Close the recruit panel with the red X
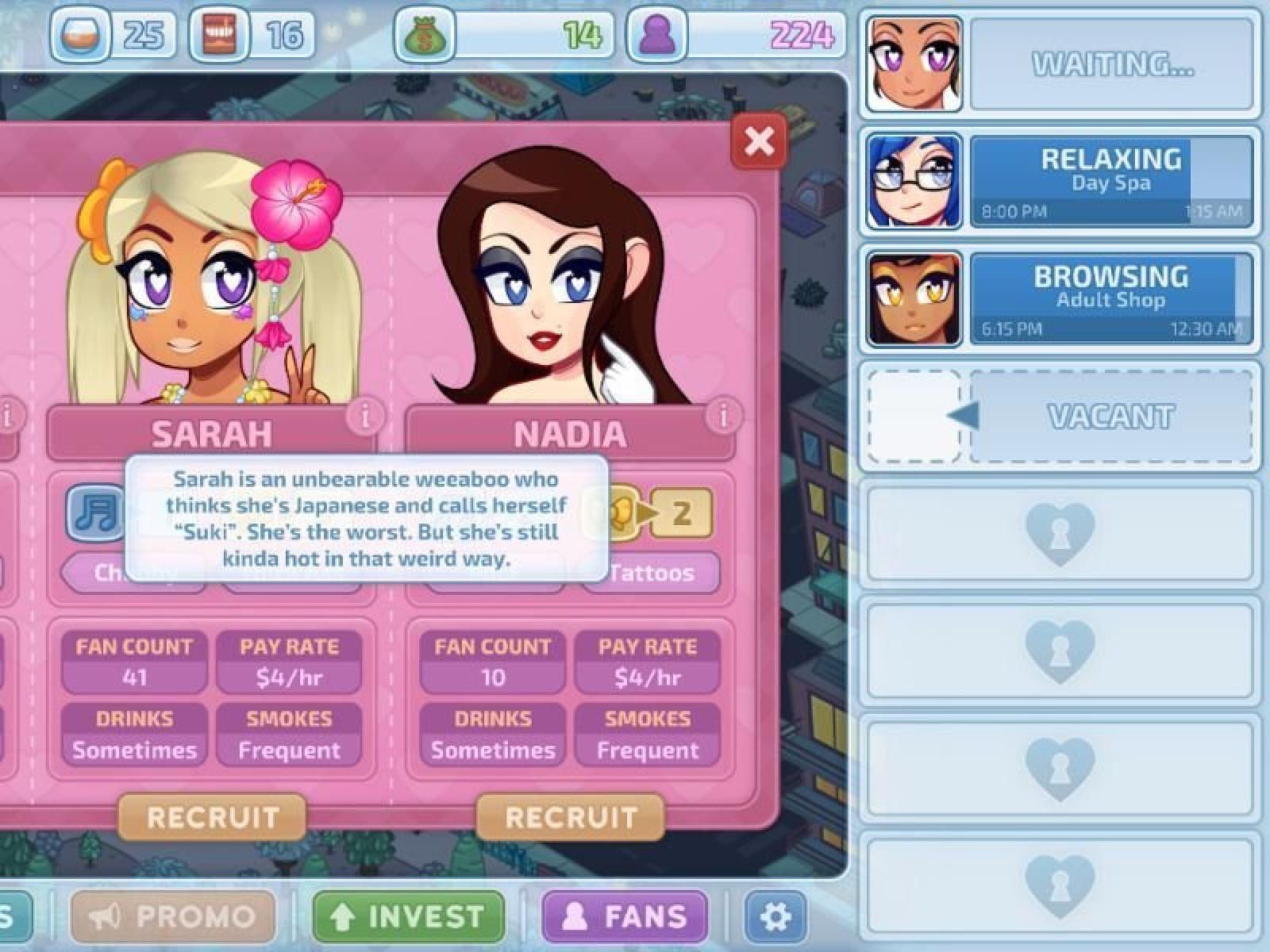Viewport: 1270px width, 952px height. pyautogui.click(x=759, y=142)
